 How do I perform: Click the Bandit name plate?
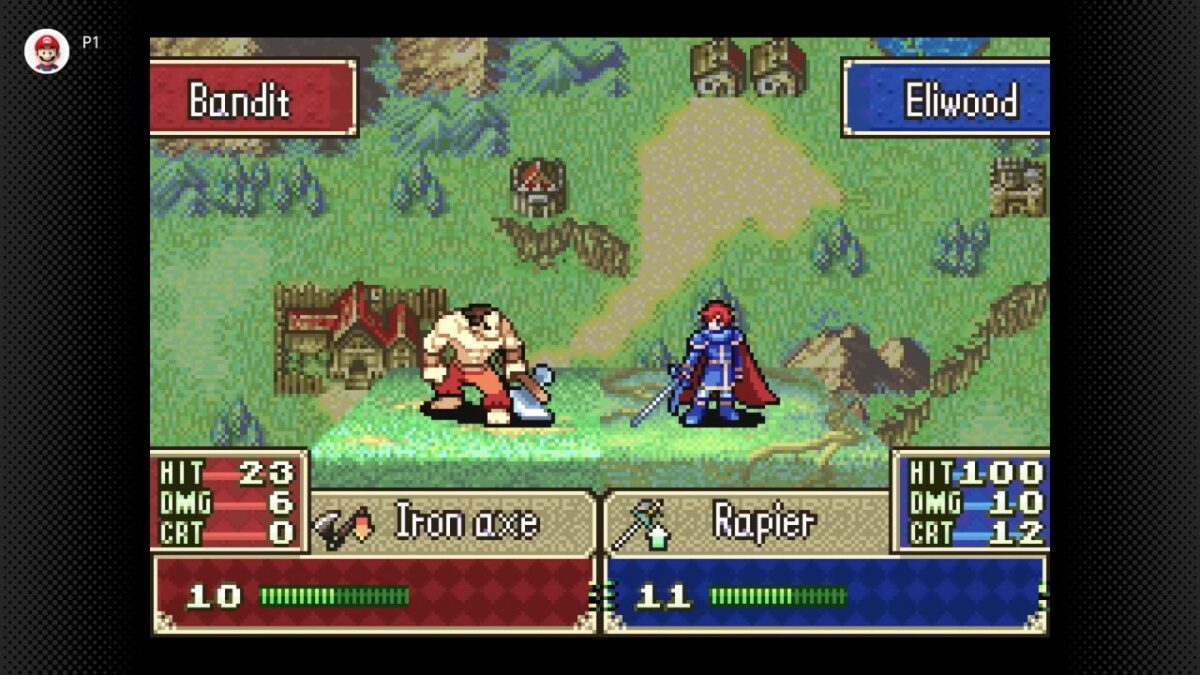point(252,98)
